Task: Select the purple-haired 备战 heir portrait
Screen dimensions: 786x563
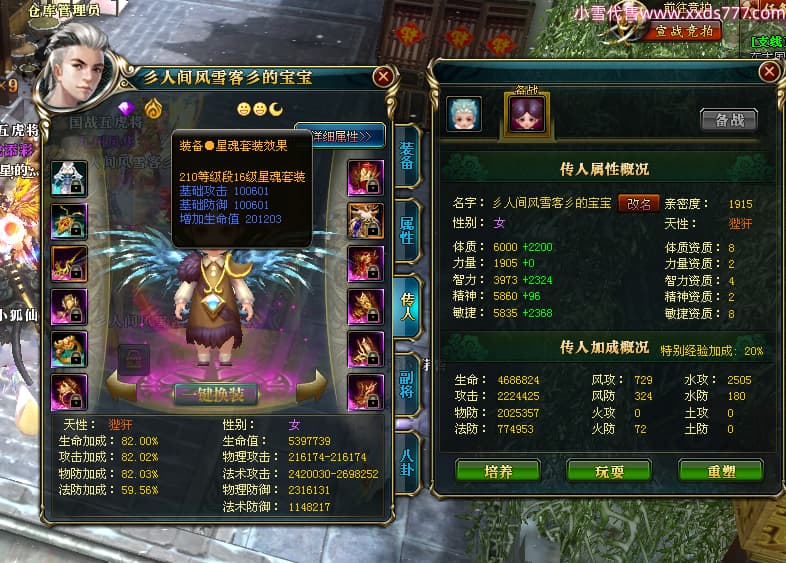Action: point(525,114)
